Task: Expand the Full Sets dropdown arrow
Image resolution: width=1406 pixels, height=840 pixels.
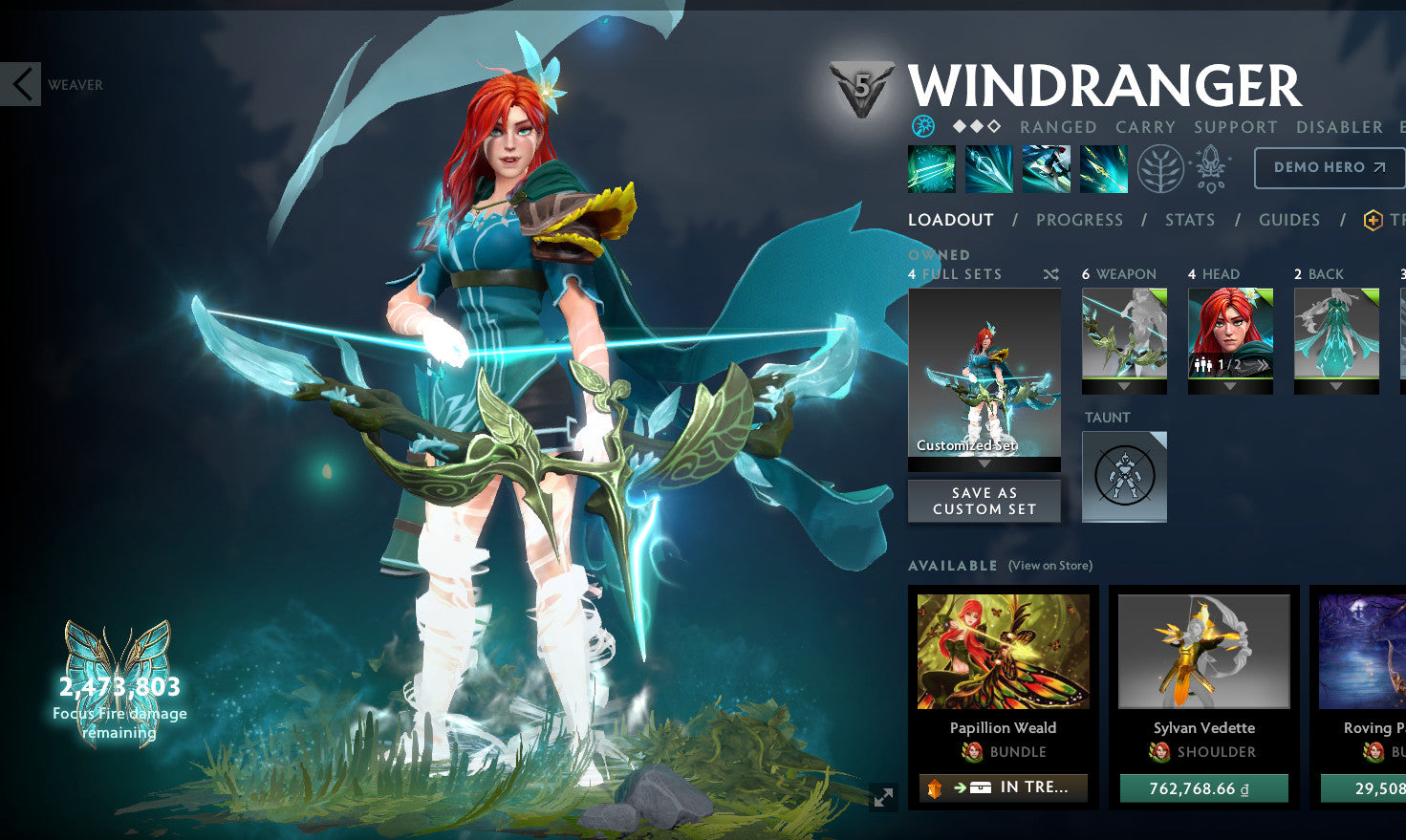Action: point(984,463)
